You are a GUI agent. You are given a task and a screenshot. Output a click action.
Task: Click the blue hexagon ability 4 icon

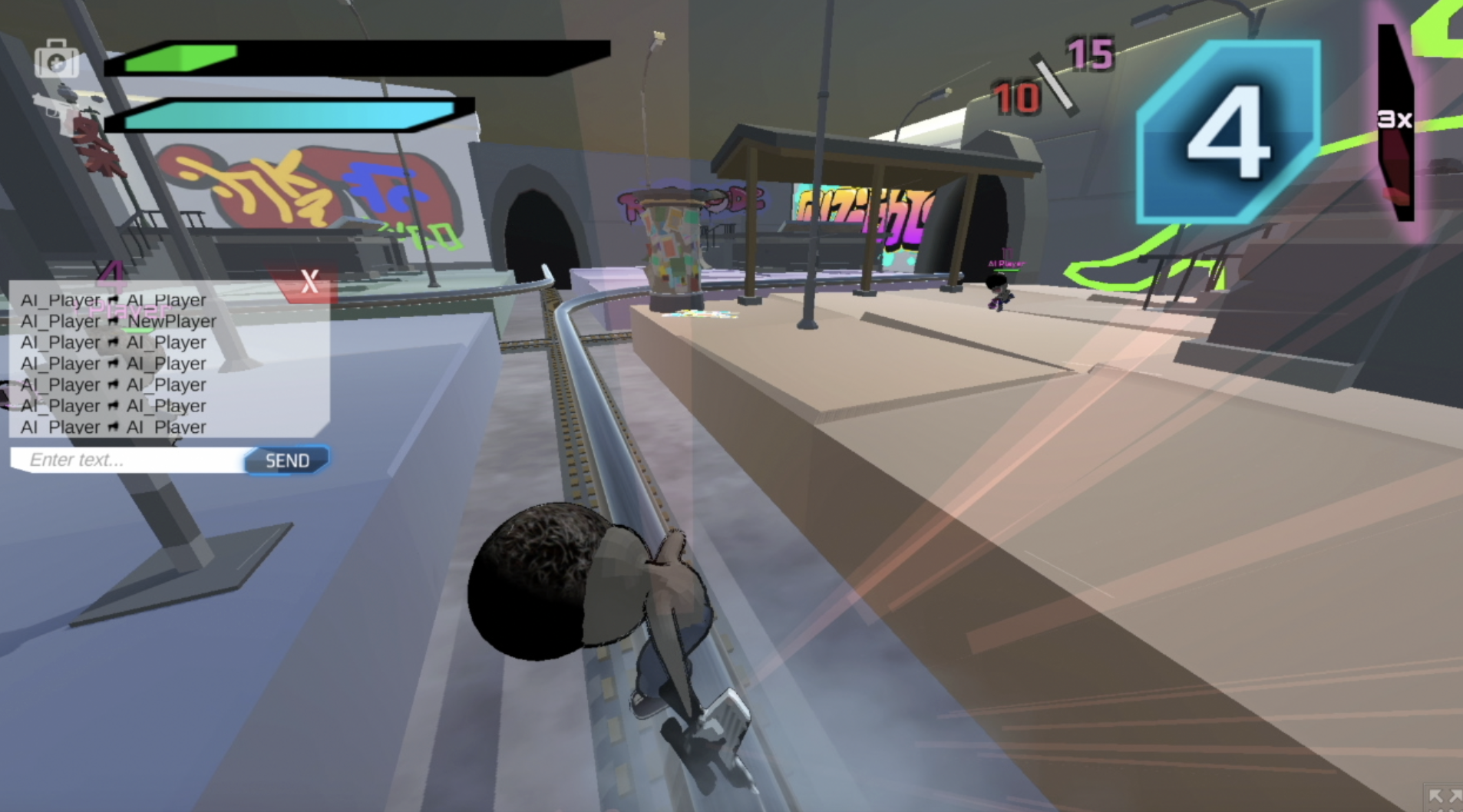click(x=1226, y=132)
